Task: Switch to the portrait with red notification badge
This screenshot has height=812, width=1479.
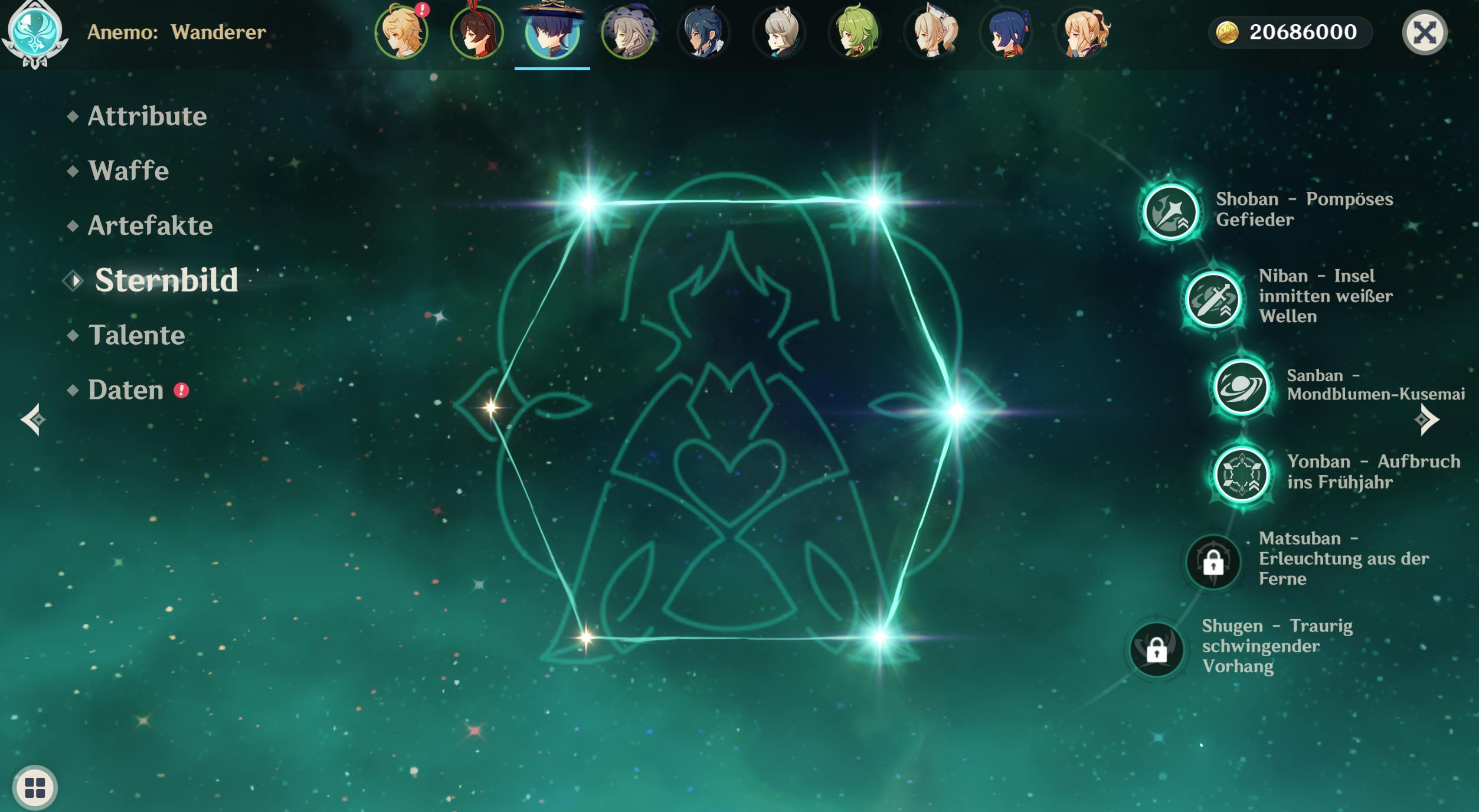Action: (x=401, y=32)
